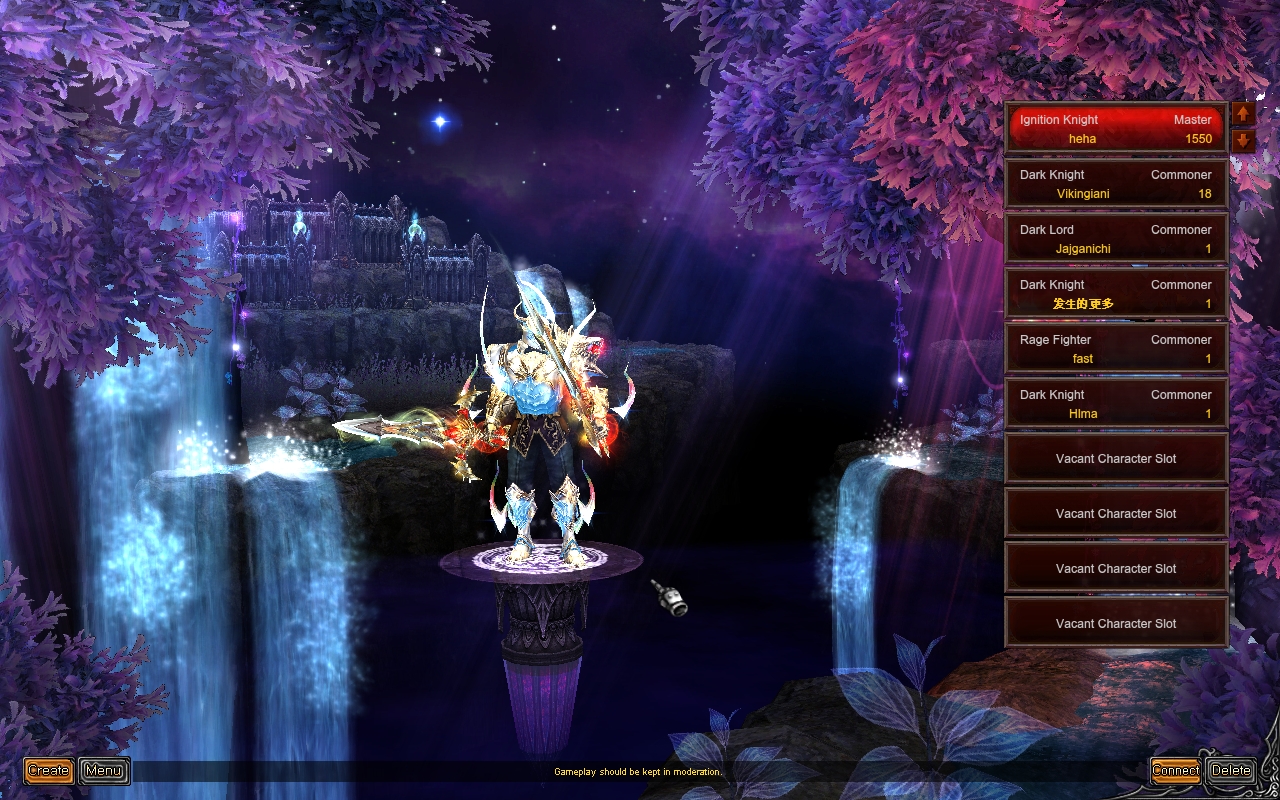Open the Menu button
Screen dimensions: 1280x800
pos(104,770)
